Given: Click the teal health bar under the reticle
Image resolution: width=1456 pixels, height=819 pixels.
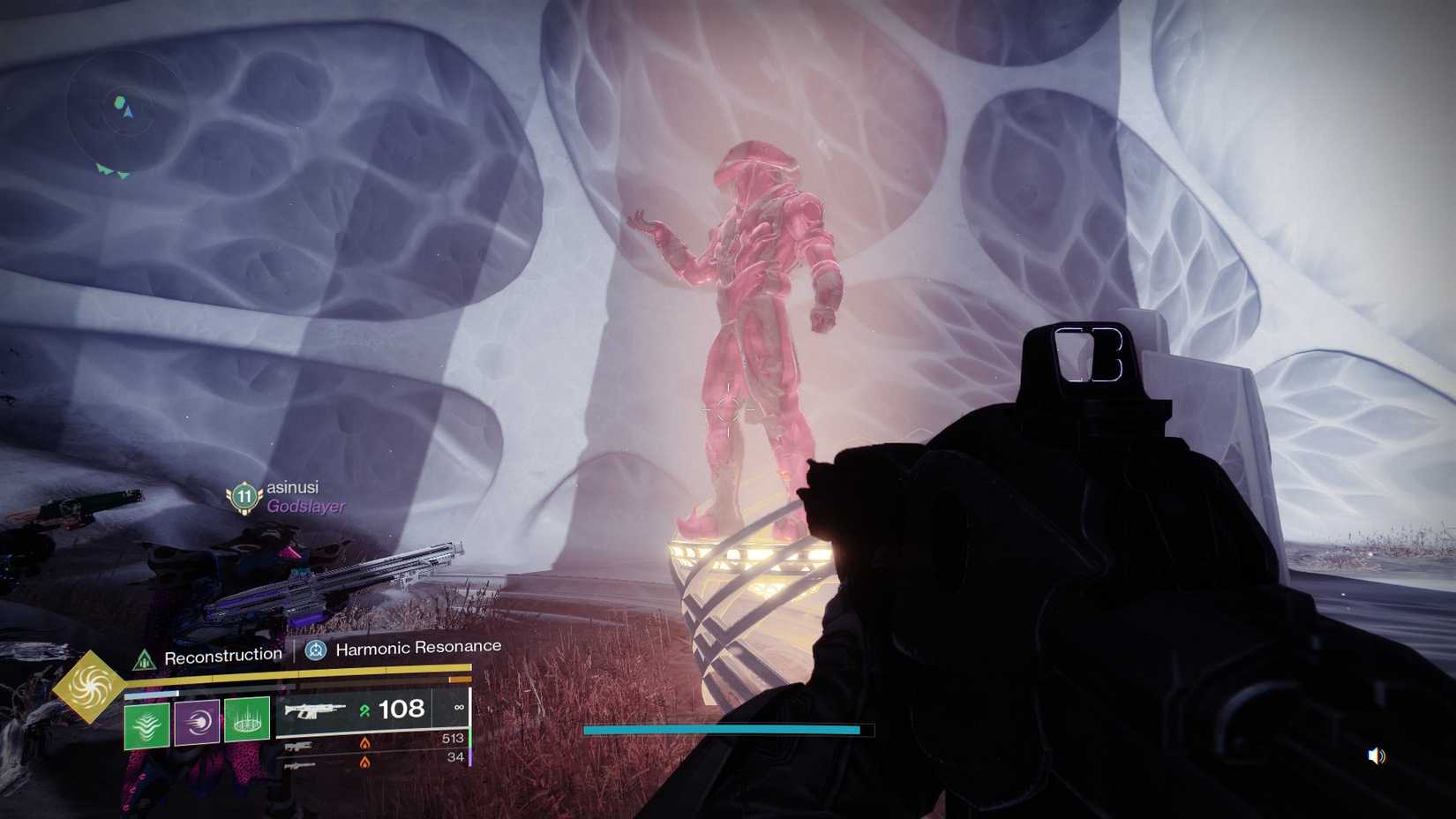Looking at the screenshot, I should [x=720, y=729].
